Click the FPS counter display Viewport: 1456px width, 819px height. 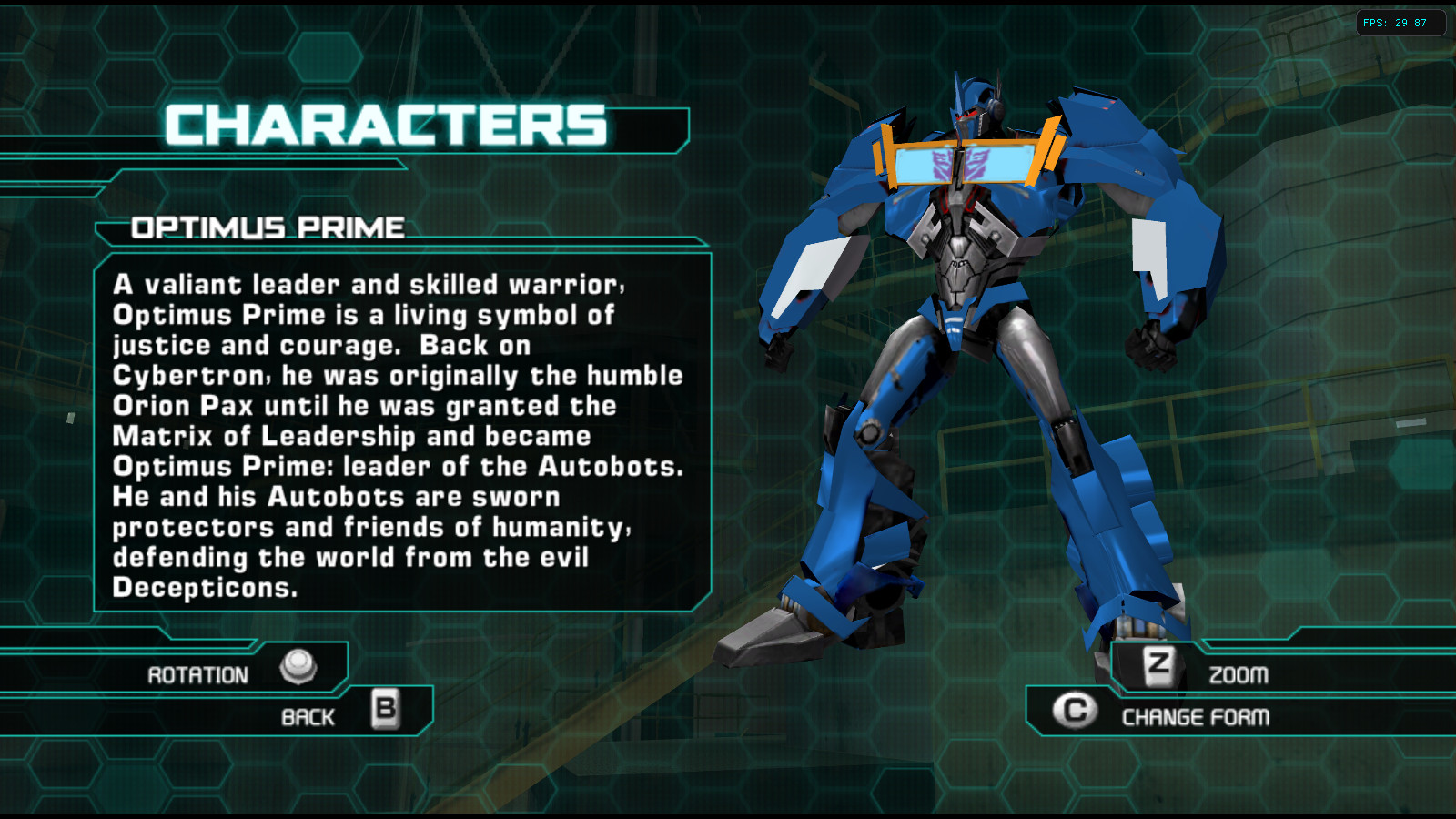[1401, 24]
